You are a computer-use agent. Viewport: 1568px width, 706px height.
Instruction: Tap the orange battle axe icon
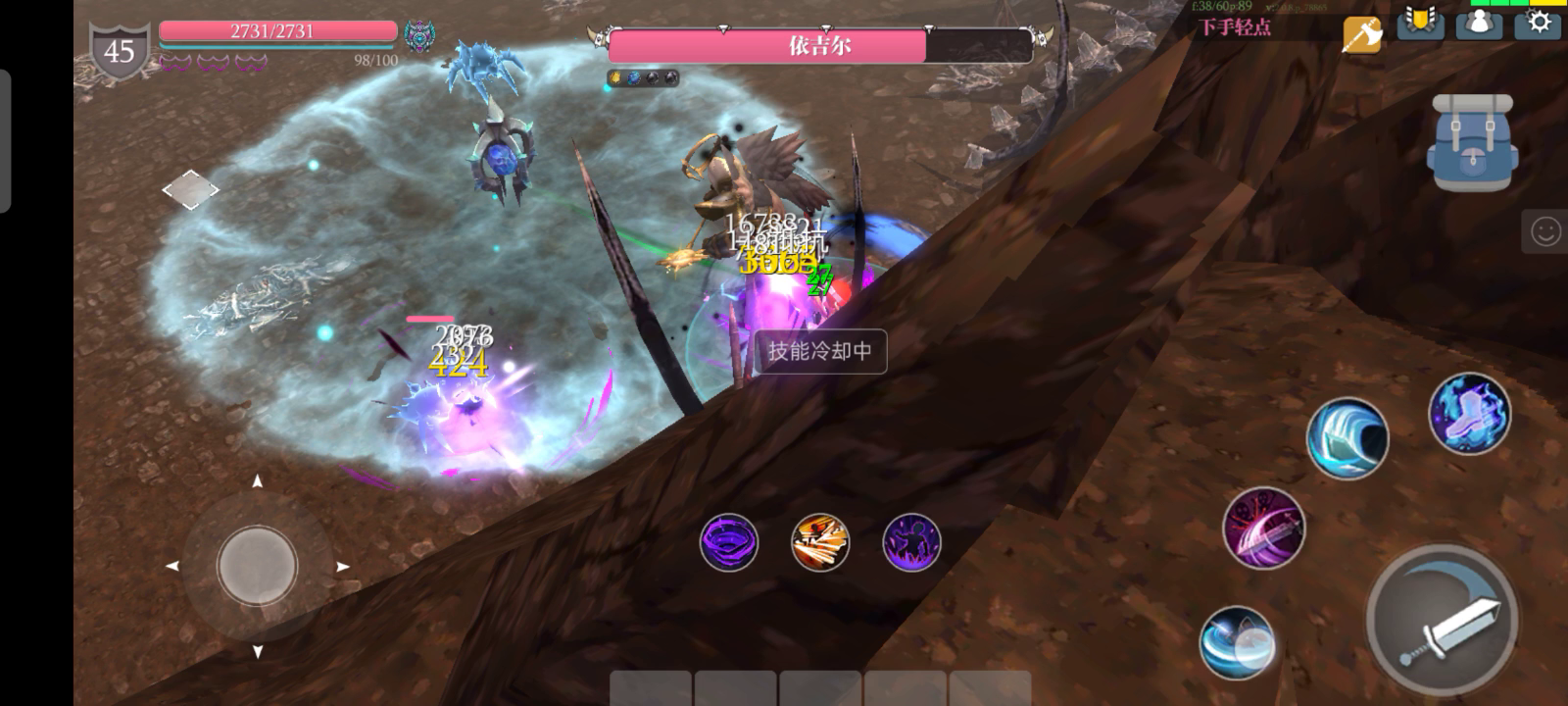pyautogui.click(x=1362, y=34)
